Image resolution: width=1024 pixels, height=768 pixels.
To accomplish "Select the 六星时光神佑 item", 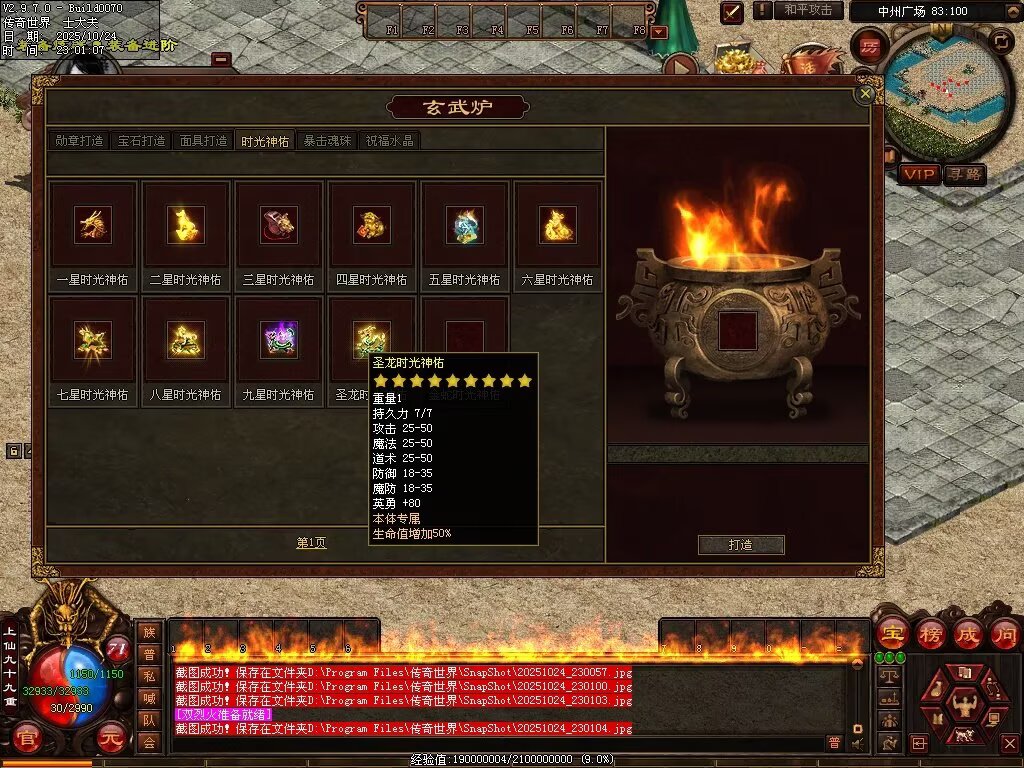I will click(x=557, y=225).
